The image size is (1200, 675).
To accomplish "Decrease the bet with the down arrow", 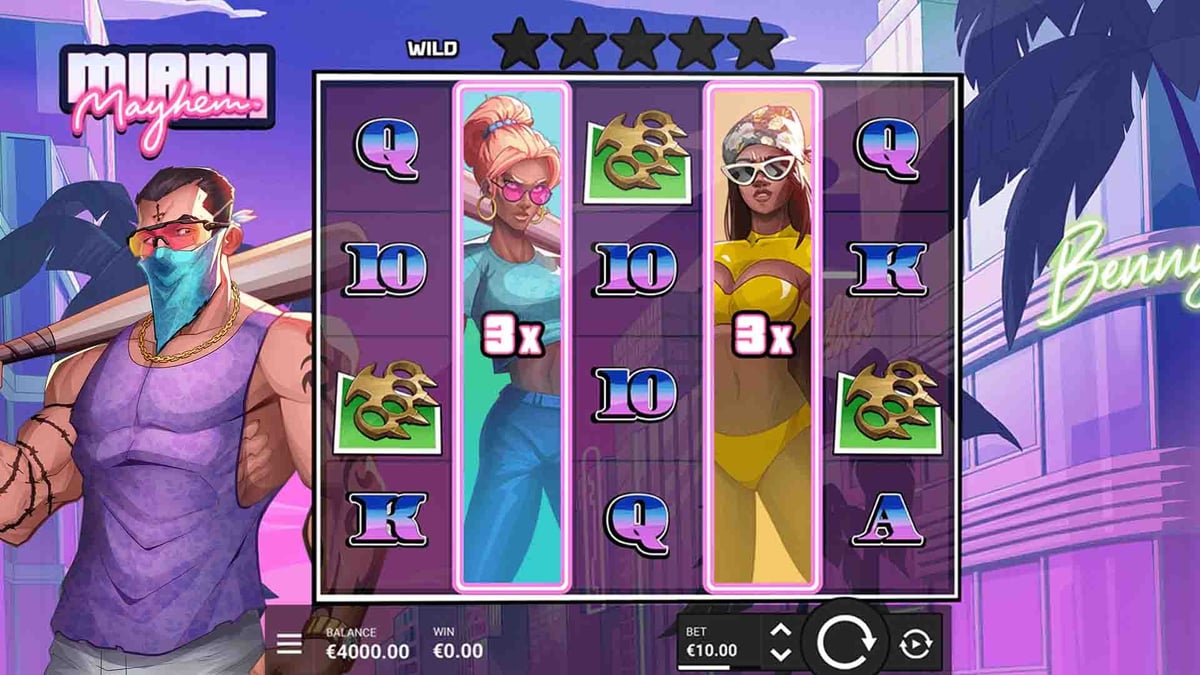I will [782, 654].
